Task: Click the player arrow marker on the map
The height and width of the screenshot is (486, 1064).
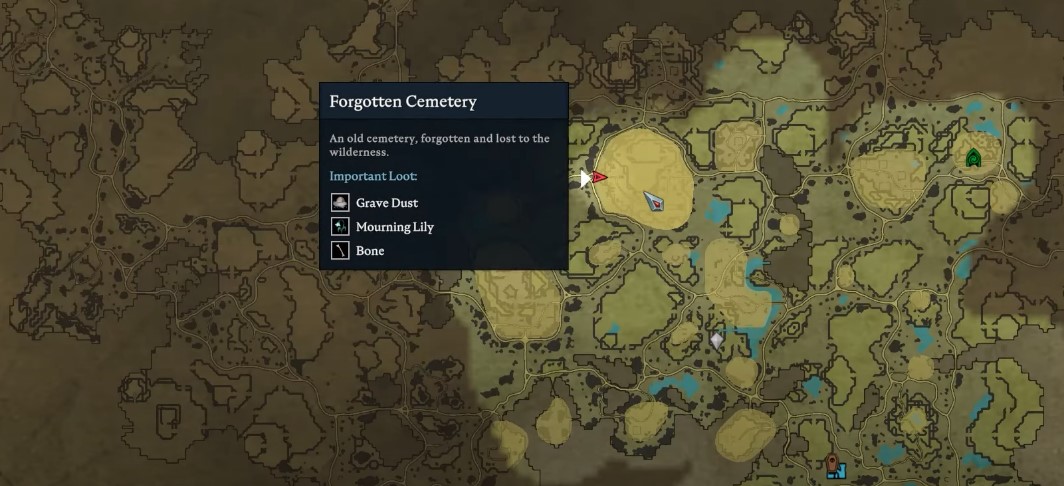Action: click(655, 201)
